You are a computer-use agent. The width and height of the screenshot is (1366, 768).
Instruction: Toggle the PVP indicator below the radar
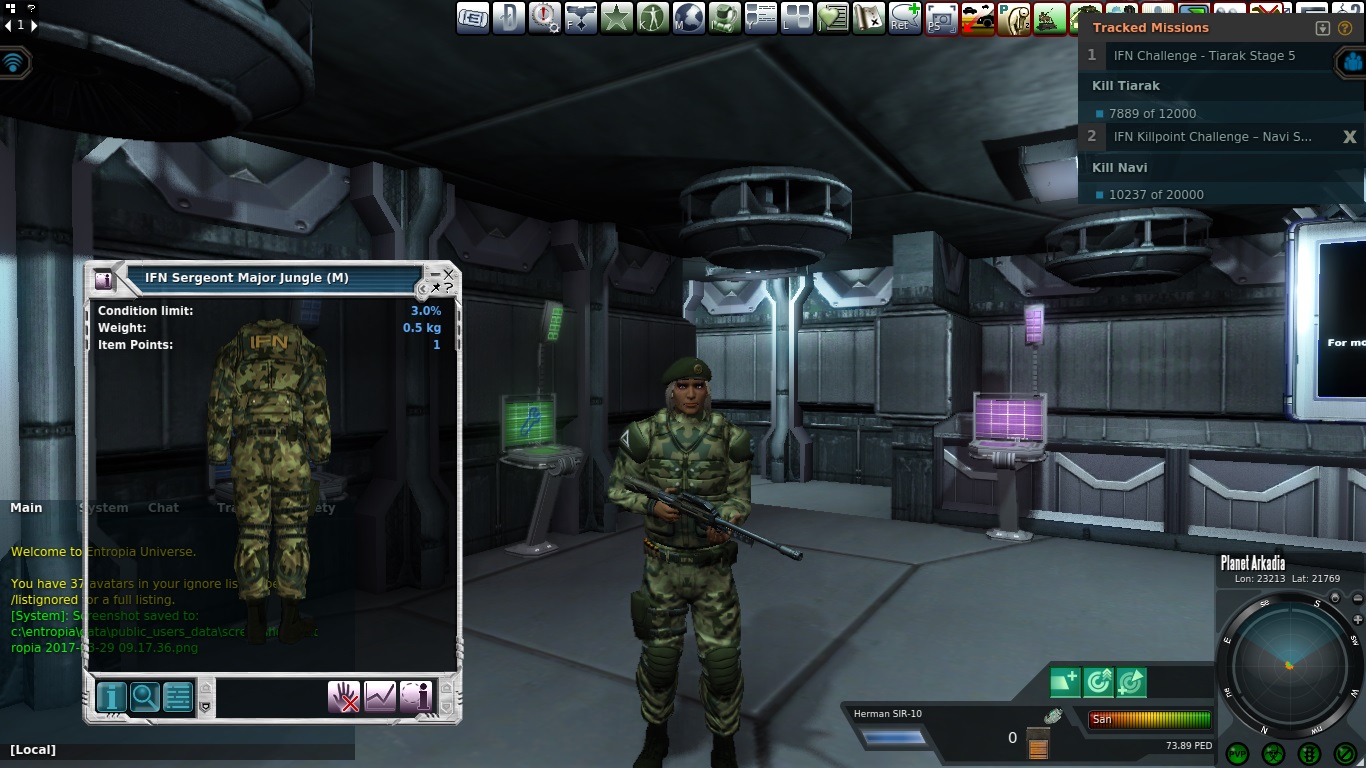click(1239, 754)
